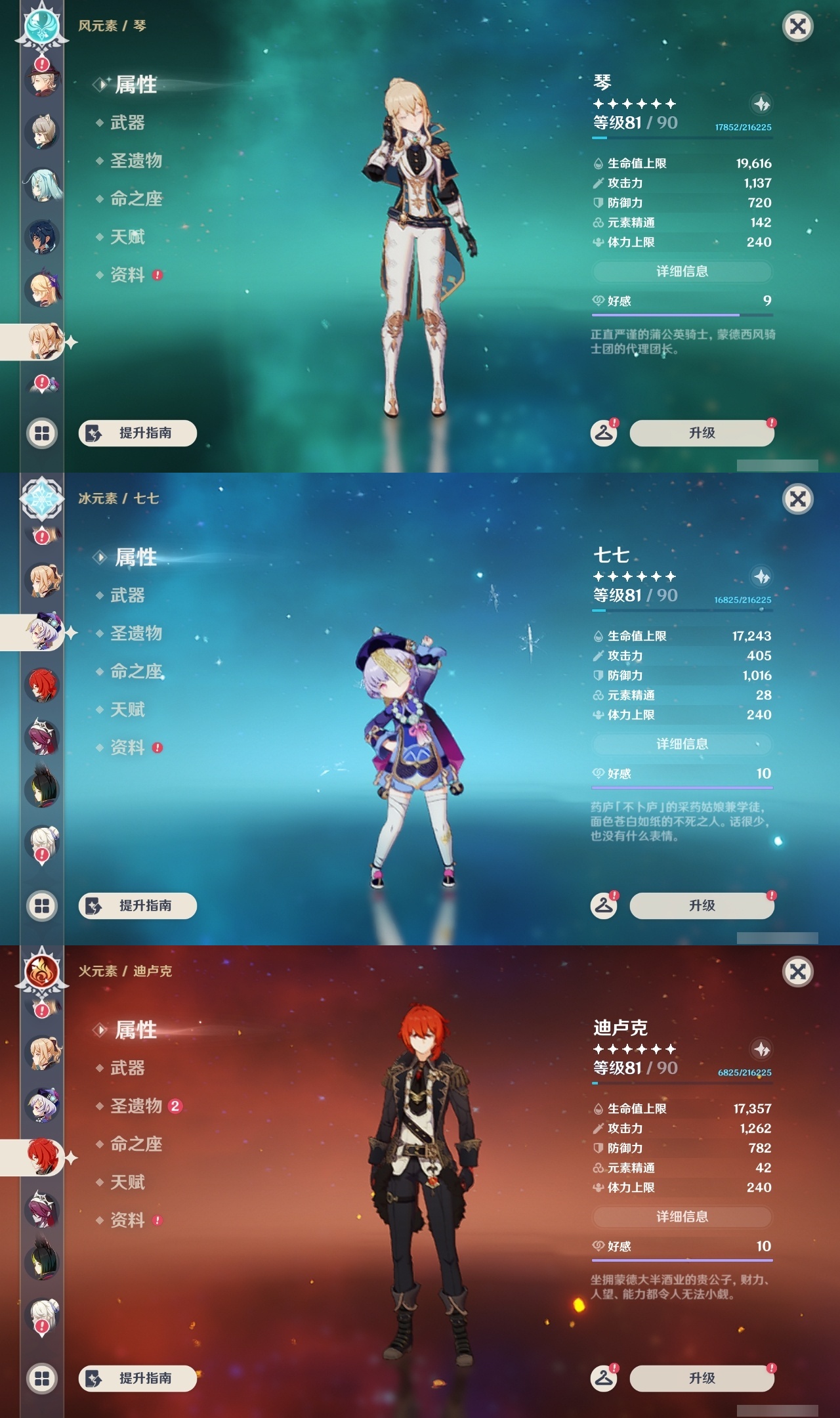Click the grid menu icon at the sidebar bottom

coord(41,432)
